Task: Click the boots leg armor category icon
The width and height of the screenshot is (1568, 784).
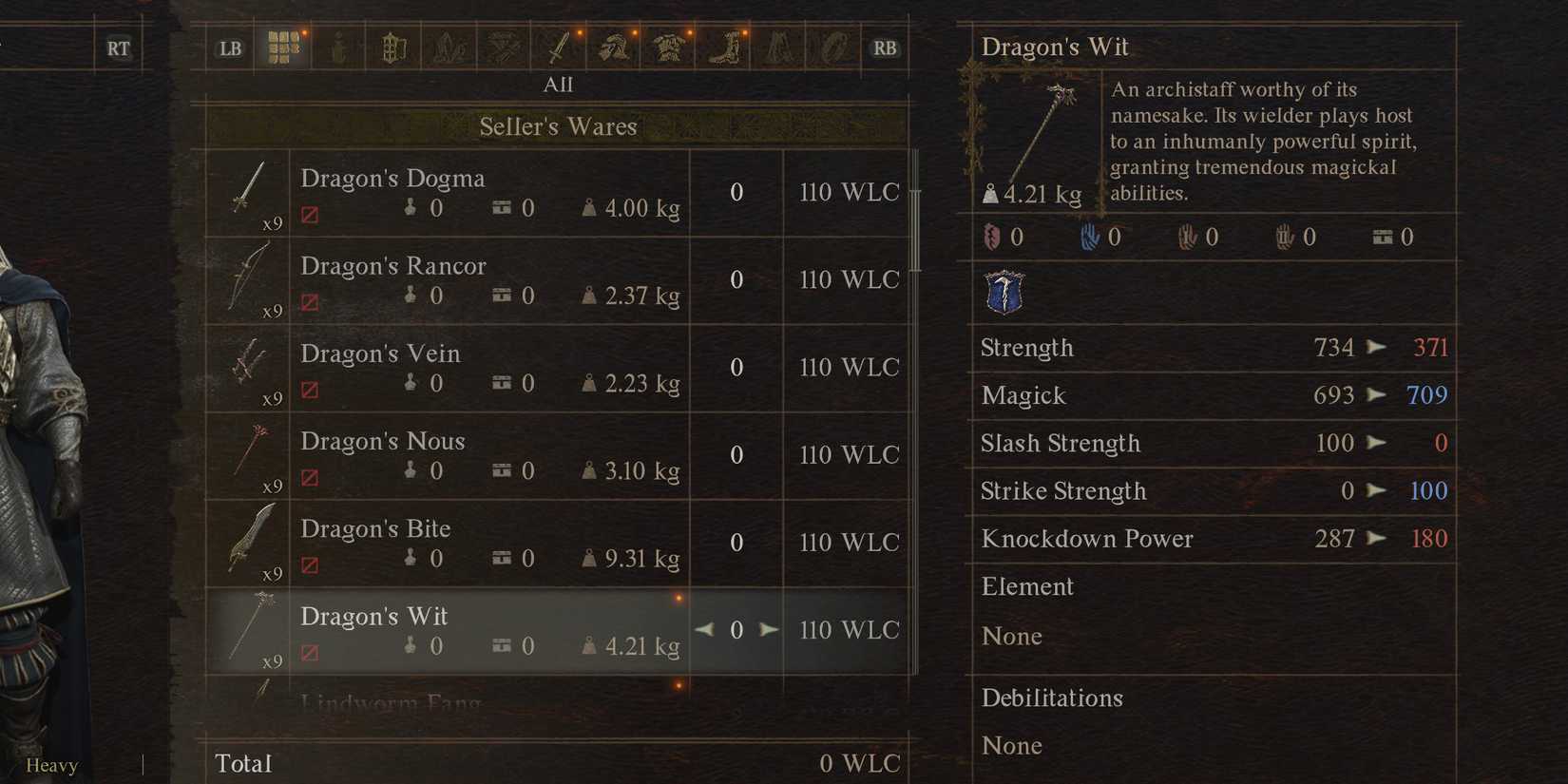Action: click(725, 46)
